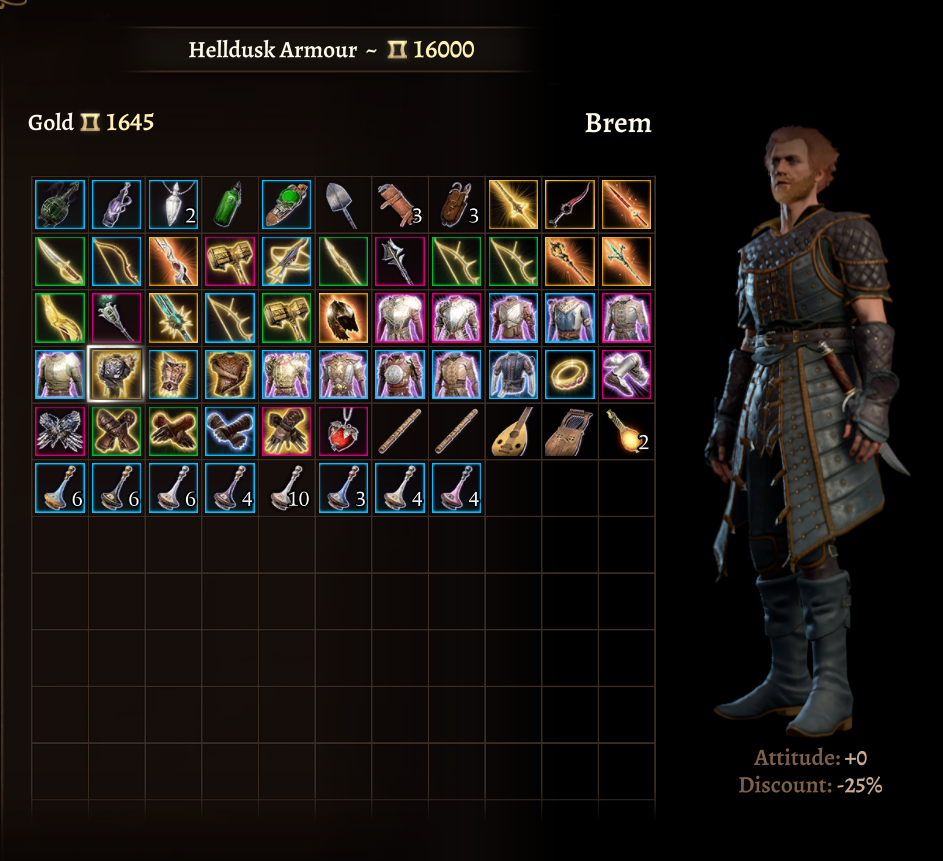
Task: Pick the green glass bottle item
Action: click(x=230, y=205)
